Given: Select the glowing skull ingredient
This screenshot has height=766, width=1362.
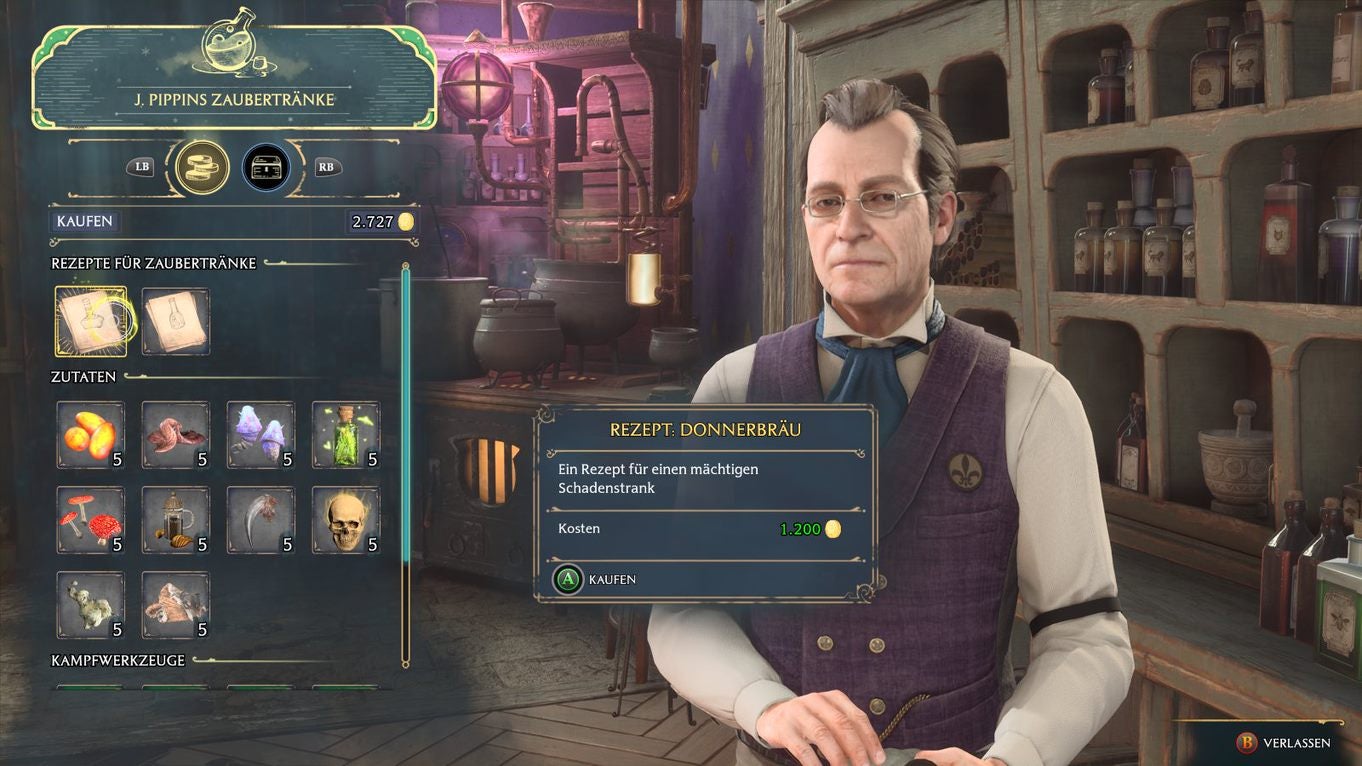Looking at the screenshot, I should click(x=346, y=520).
